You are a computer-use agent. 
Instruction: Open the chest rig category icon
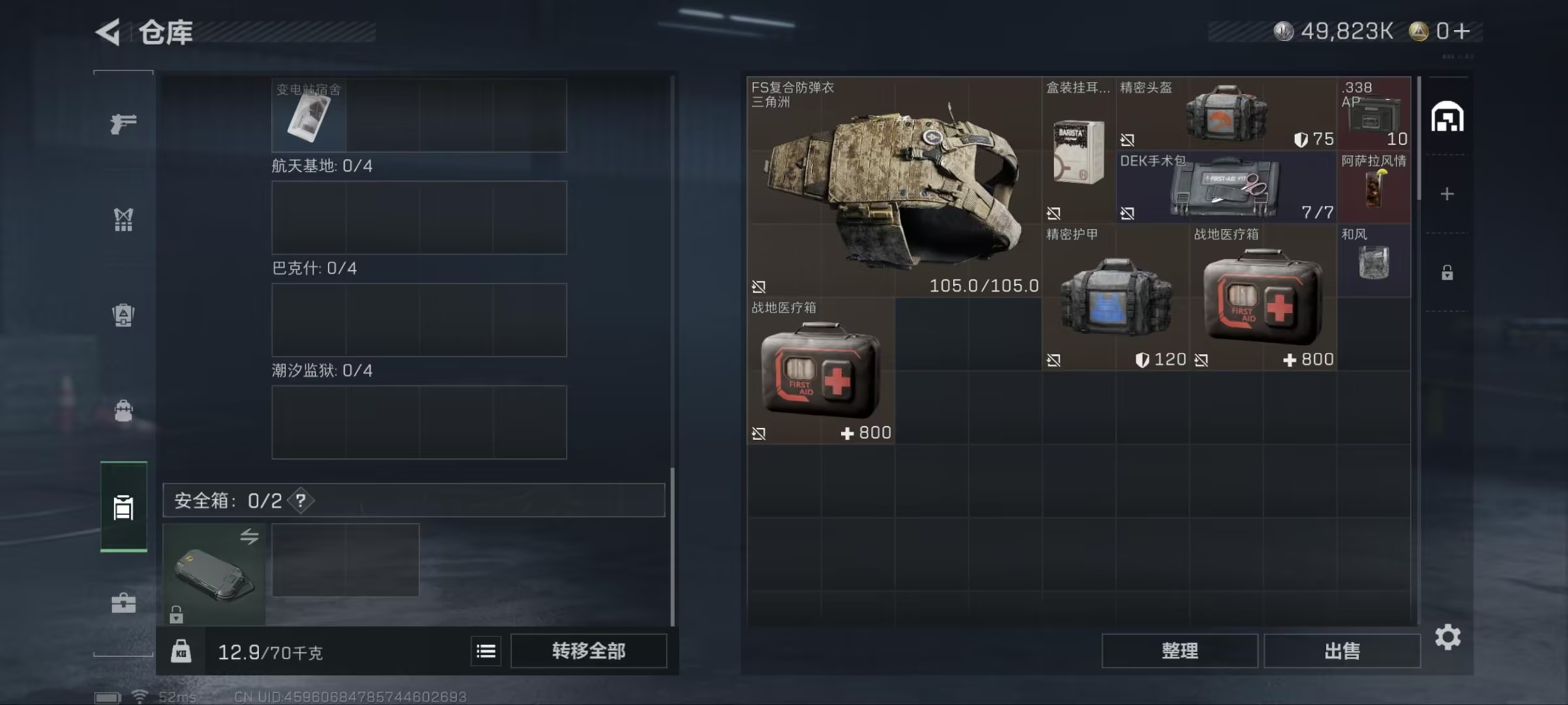[124, 220]
